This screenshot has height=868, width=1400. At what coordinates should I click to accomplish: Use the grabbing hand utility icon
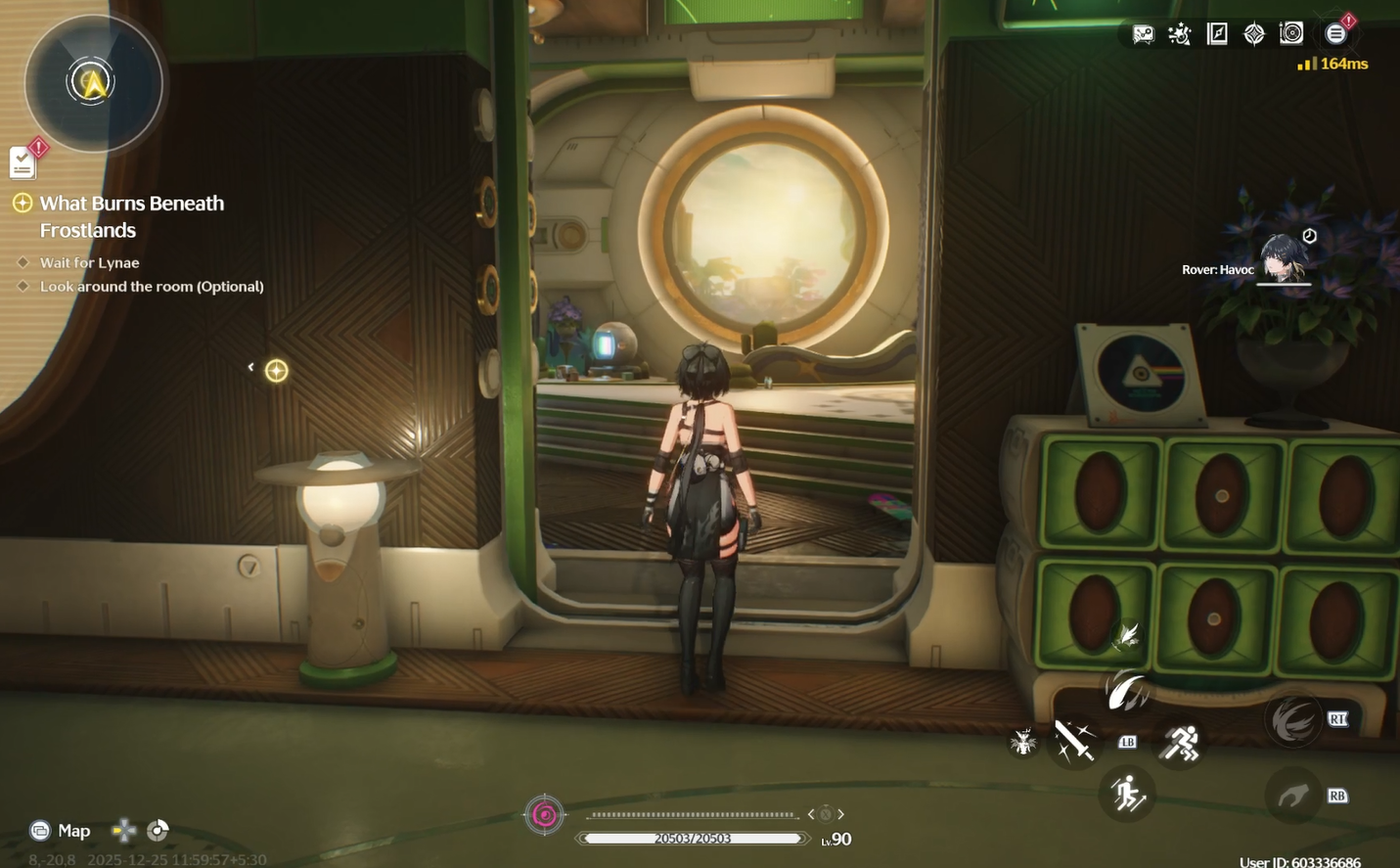[x=1292, y=797]
